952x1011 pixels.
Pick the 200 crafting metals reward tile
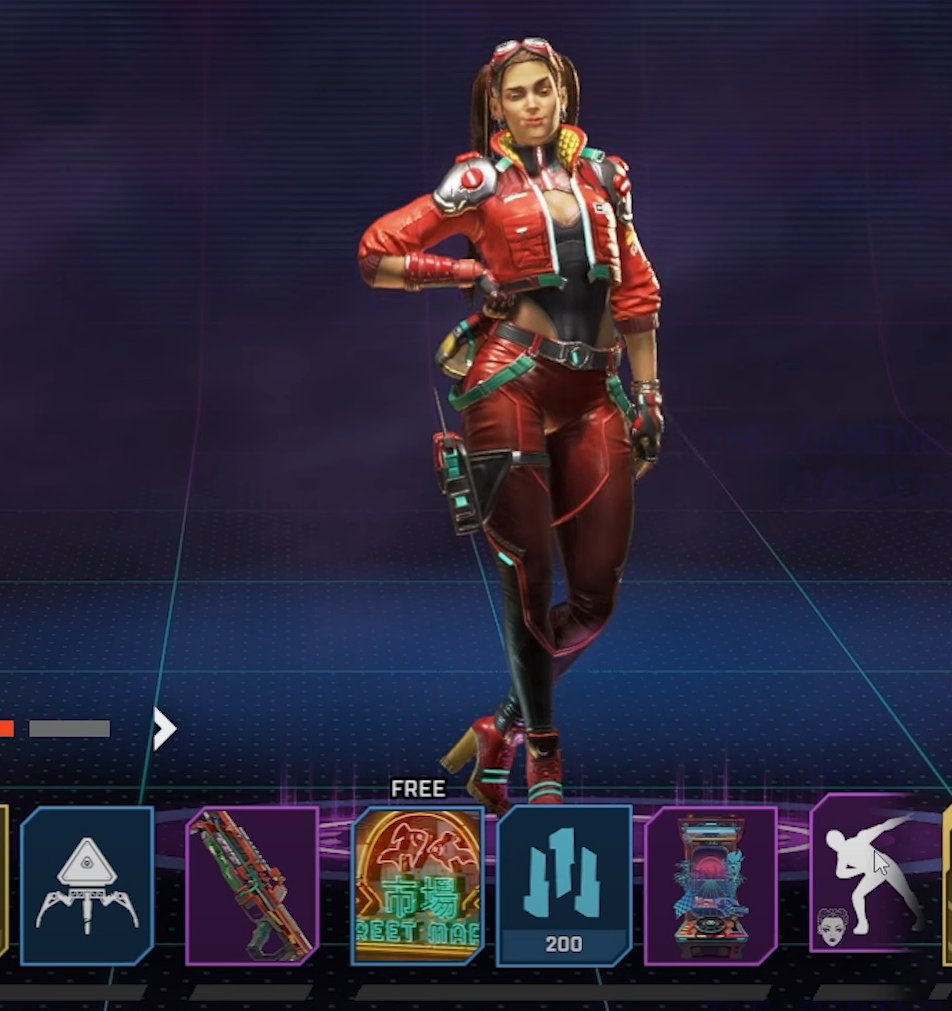click(x=564, y=885)
